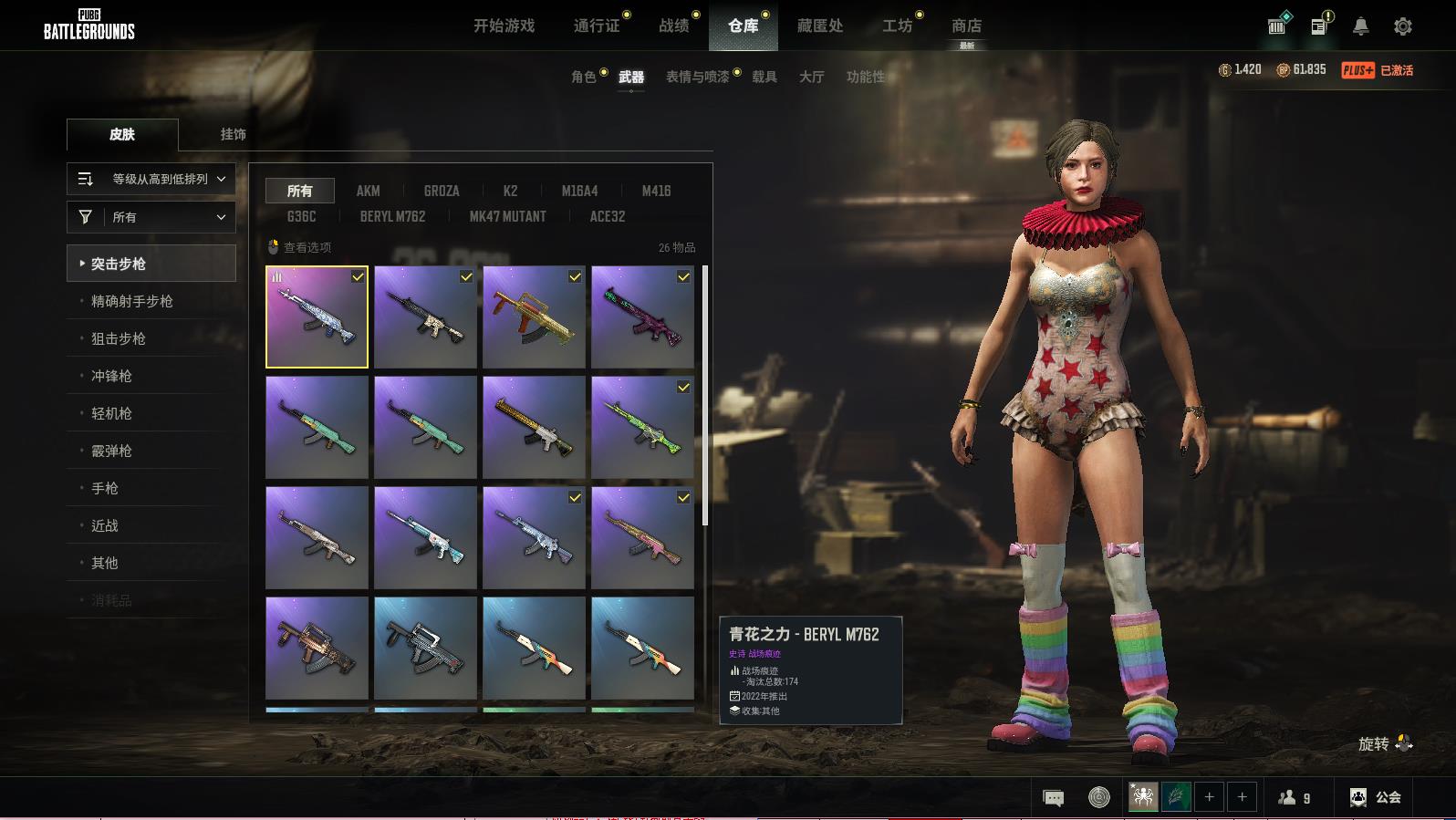The width and height of the screenshot is (1456, 820).
Task: Open the 公会 guild button
Action: pyautogui.click(x=1377, y=797)
